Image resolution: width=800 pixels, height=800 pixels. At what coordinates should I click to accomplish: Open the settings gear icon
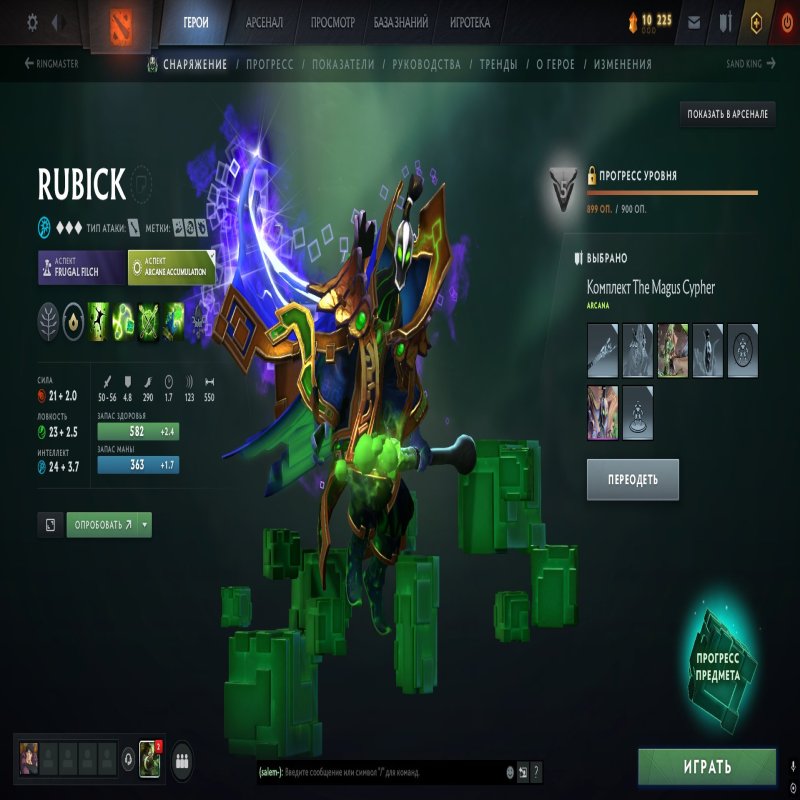32,21
